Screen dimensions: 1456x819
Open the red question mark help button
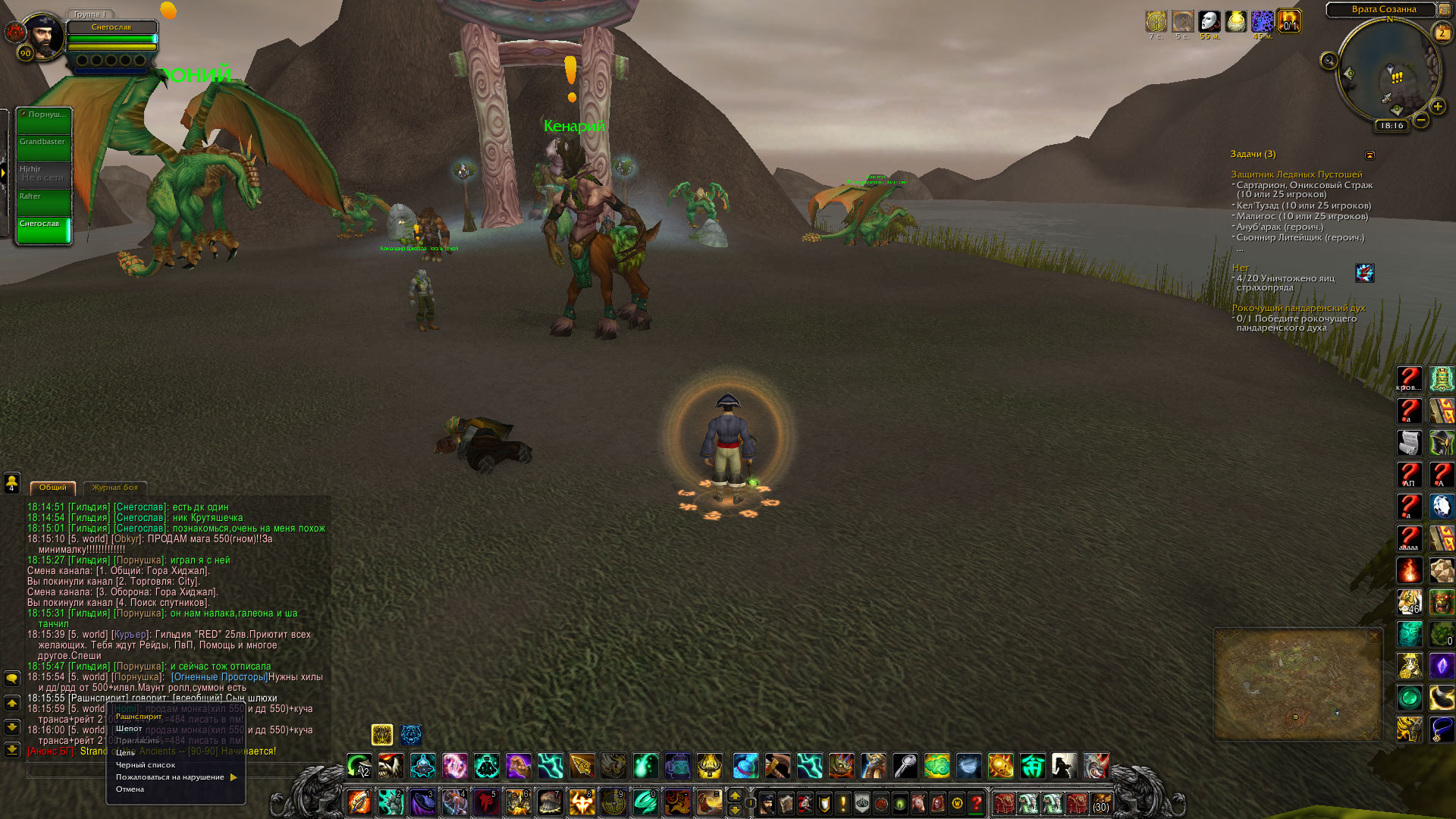click(977, 802)
